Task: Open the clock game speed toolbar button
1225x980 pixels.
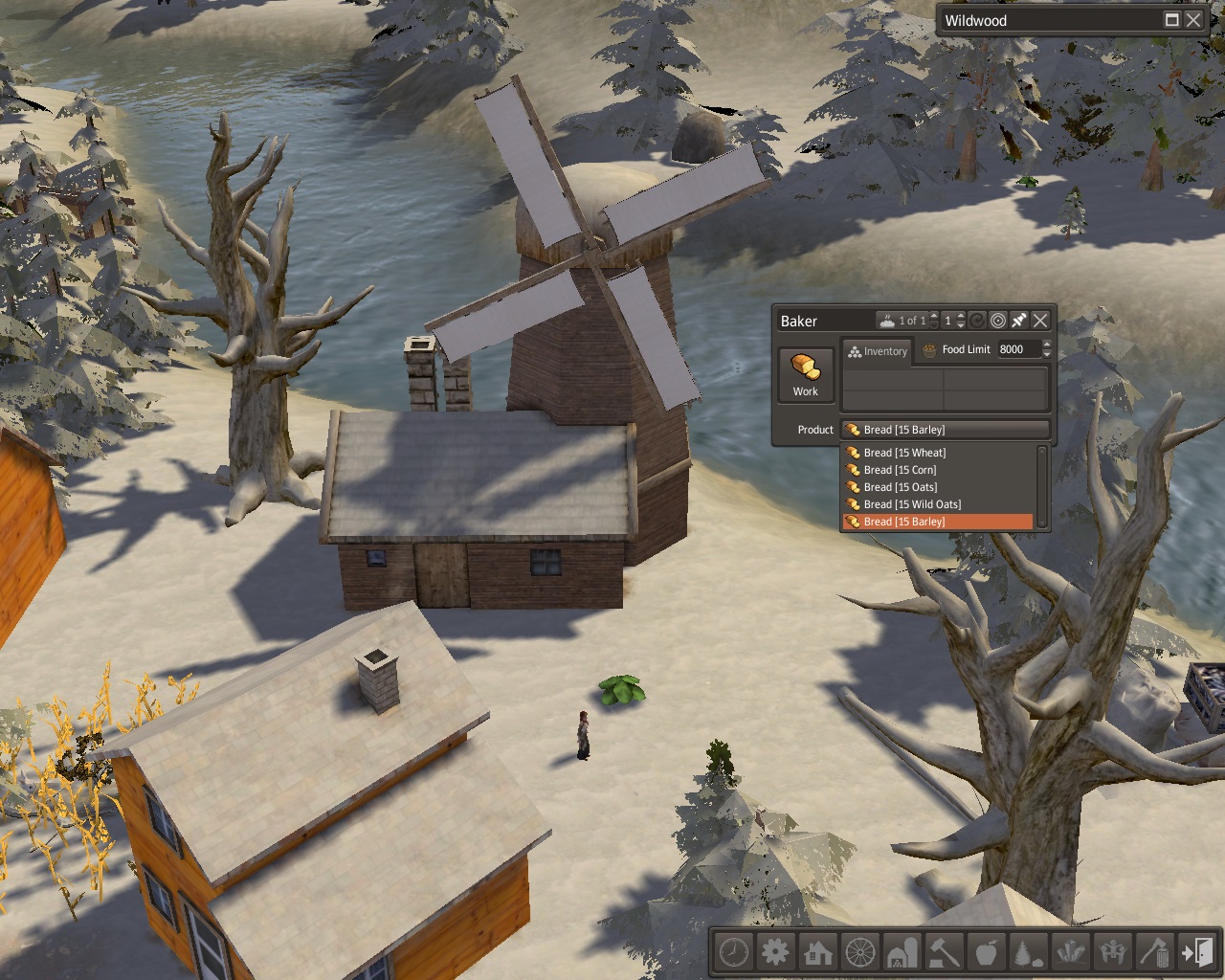Action: (734, 952)
